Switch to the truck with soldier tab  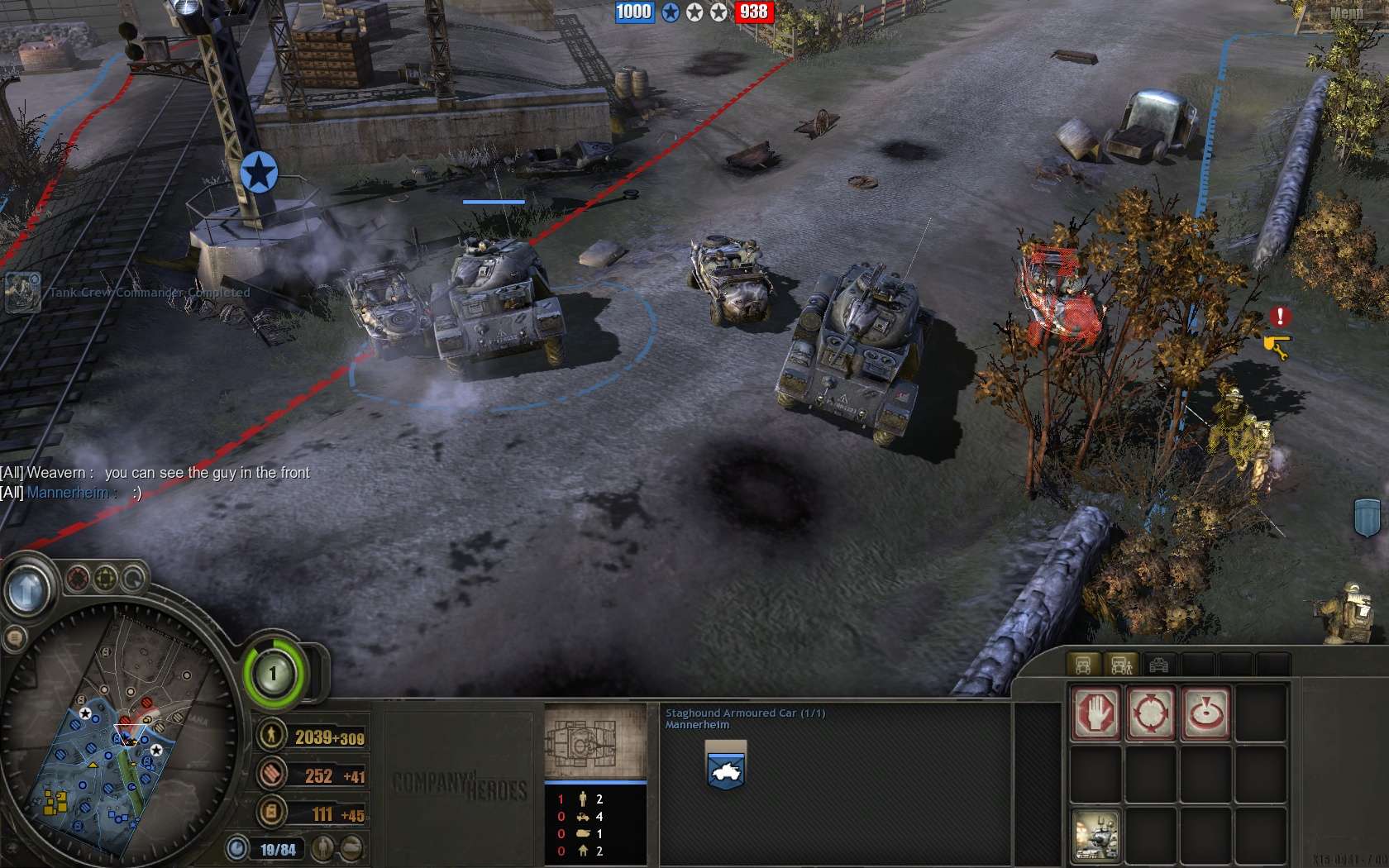click(x=1121, y=665)
